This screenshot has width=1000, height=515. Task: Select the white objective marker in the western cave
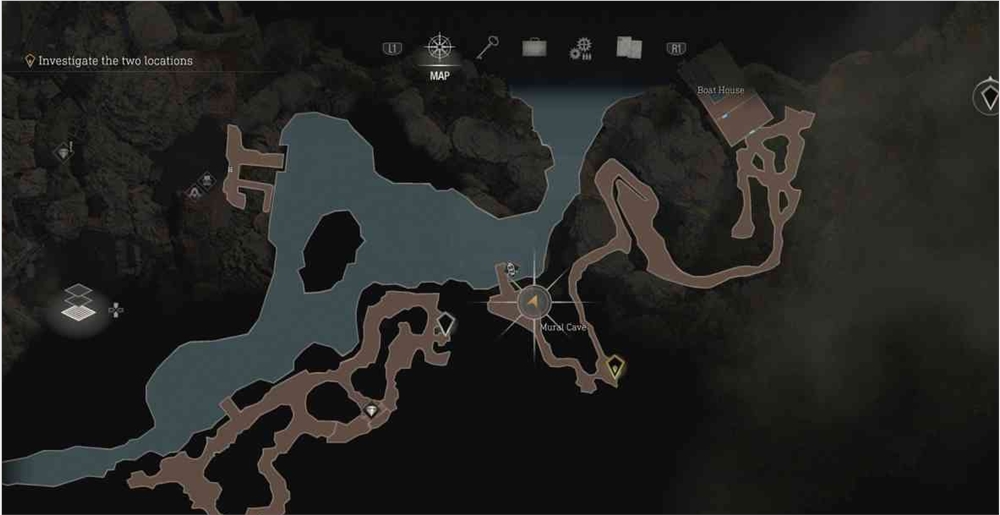447,324
